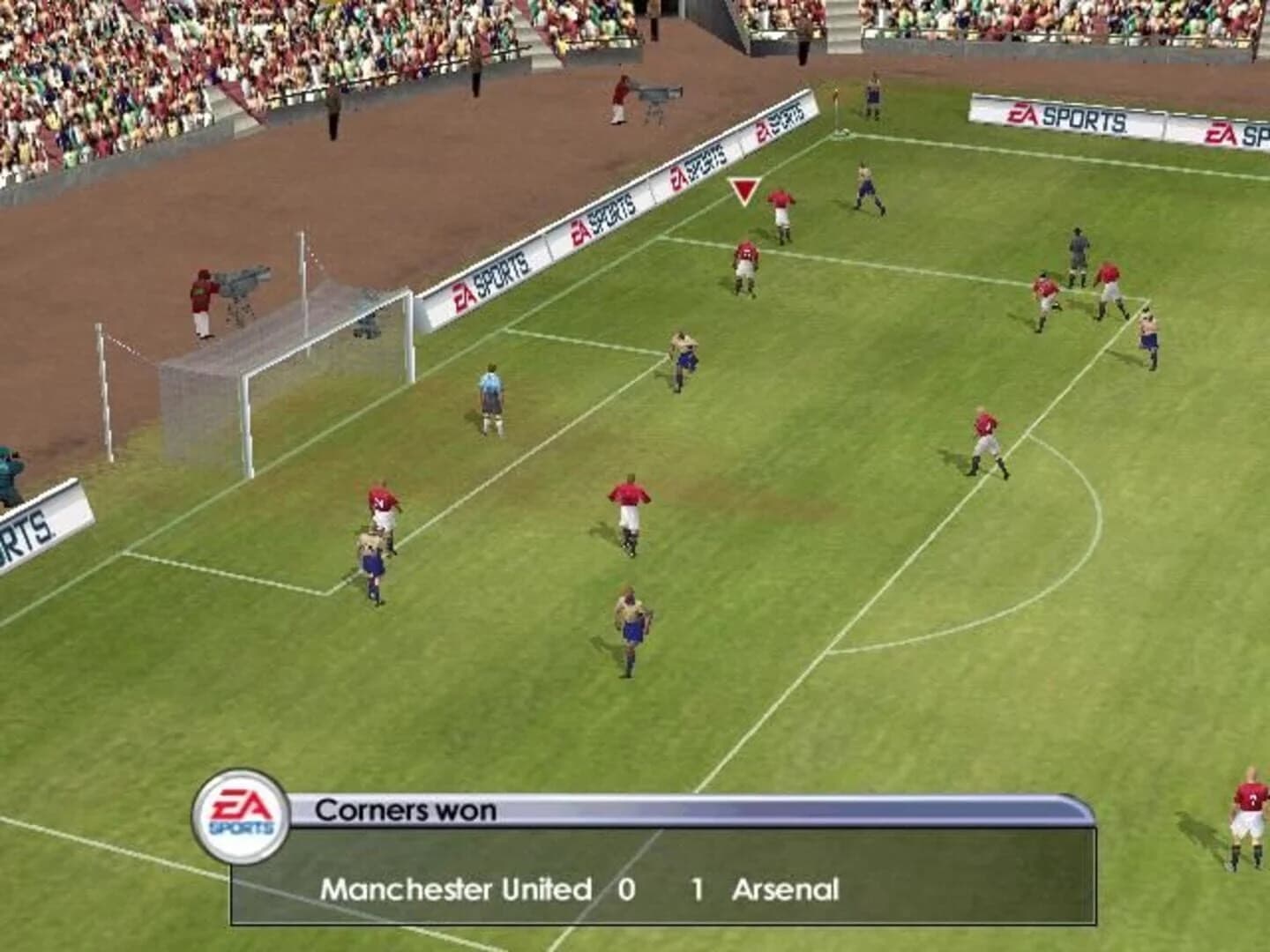Select the red triangle player indicator

coord(743,192)
